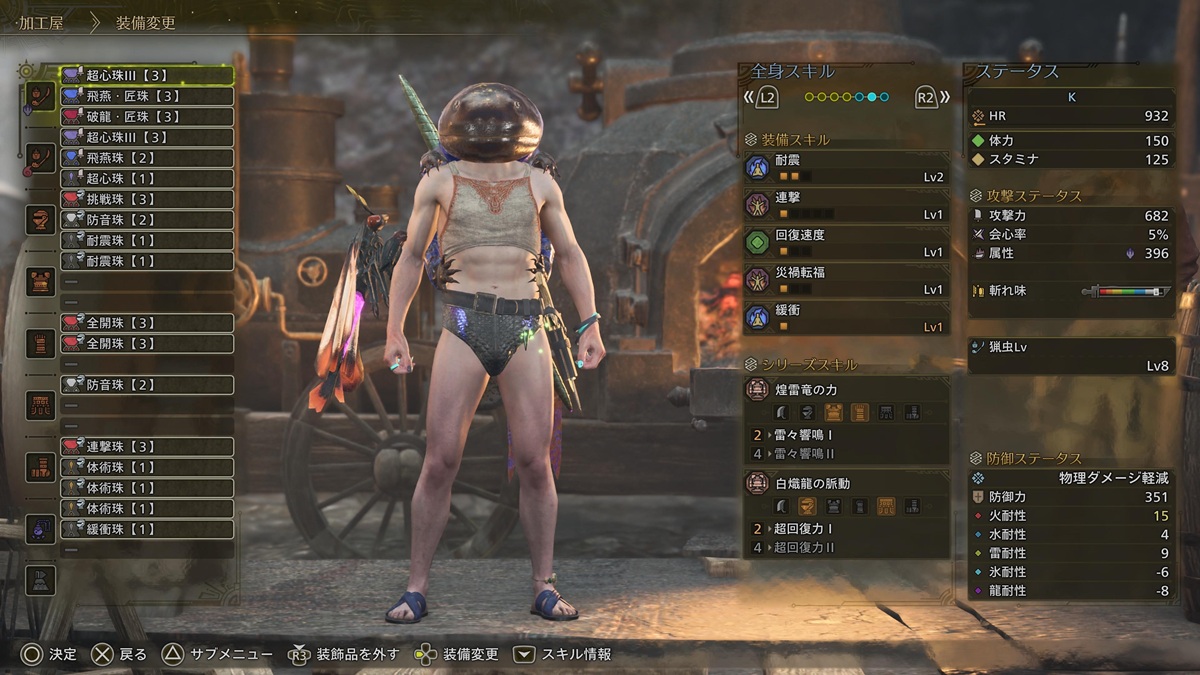Pick the 超心珠【1】 decoration row
The height and width of the screenshot is (675, 1200).
[147, 178]
